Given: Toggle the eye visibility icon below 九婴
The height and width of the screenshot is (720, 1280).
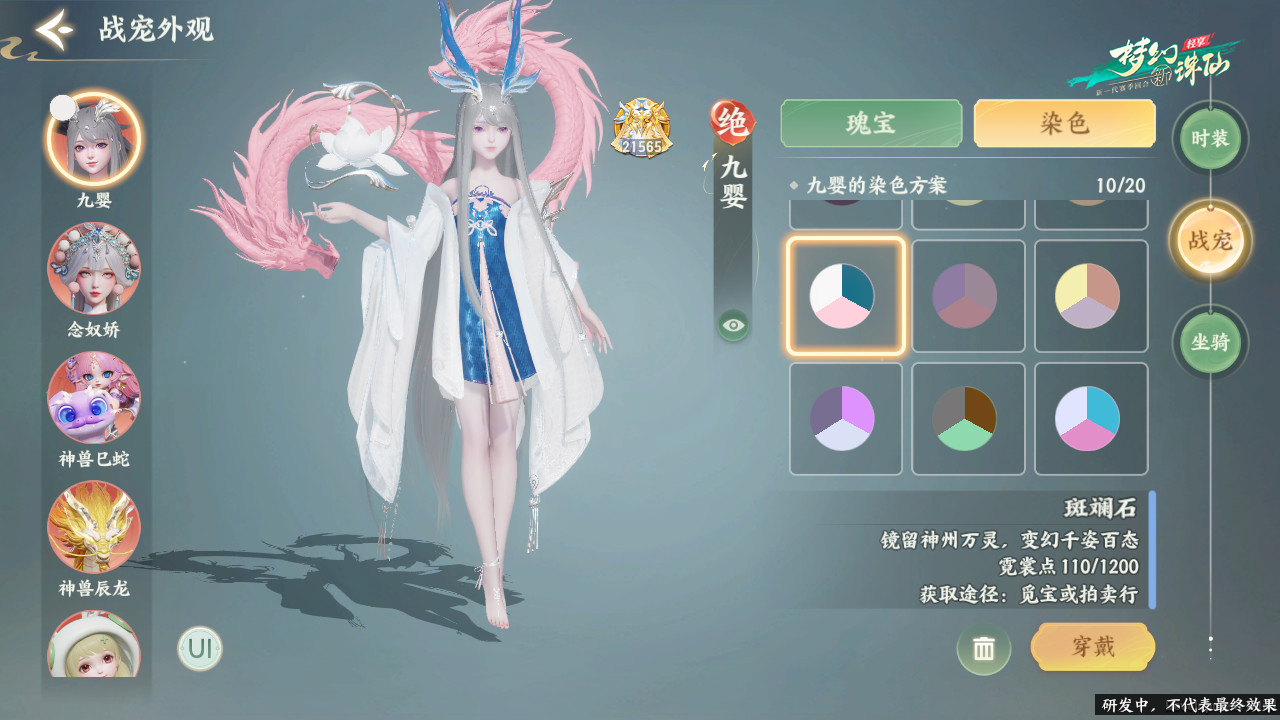Looking at the screenshot, I should pyautogui.click(x=733, y=325).
